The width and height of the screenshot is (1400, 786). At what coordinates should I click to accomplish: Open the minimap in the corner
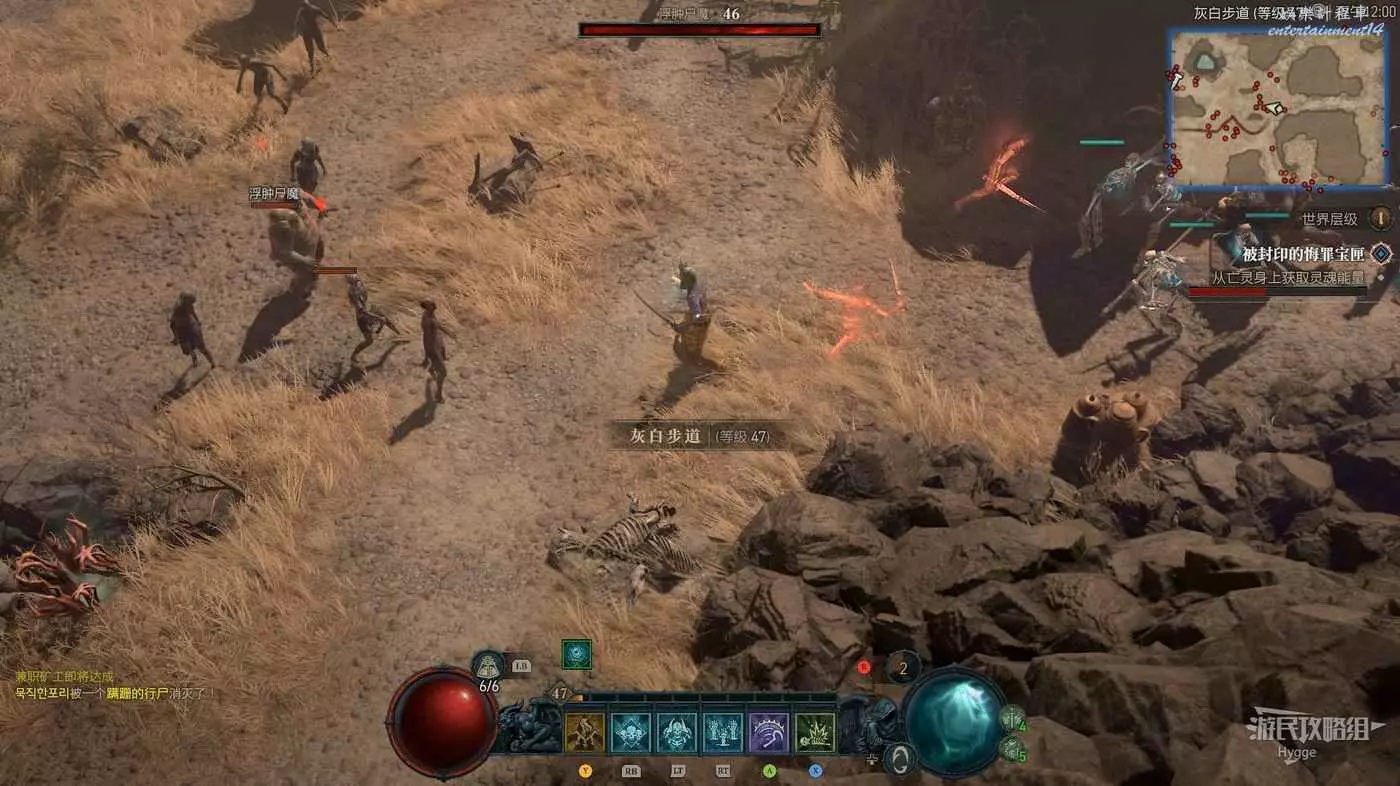[x=1277, y=108]
